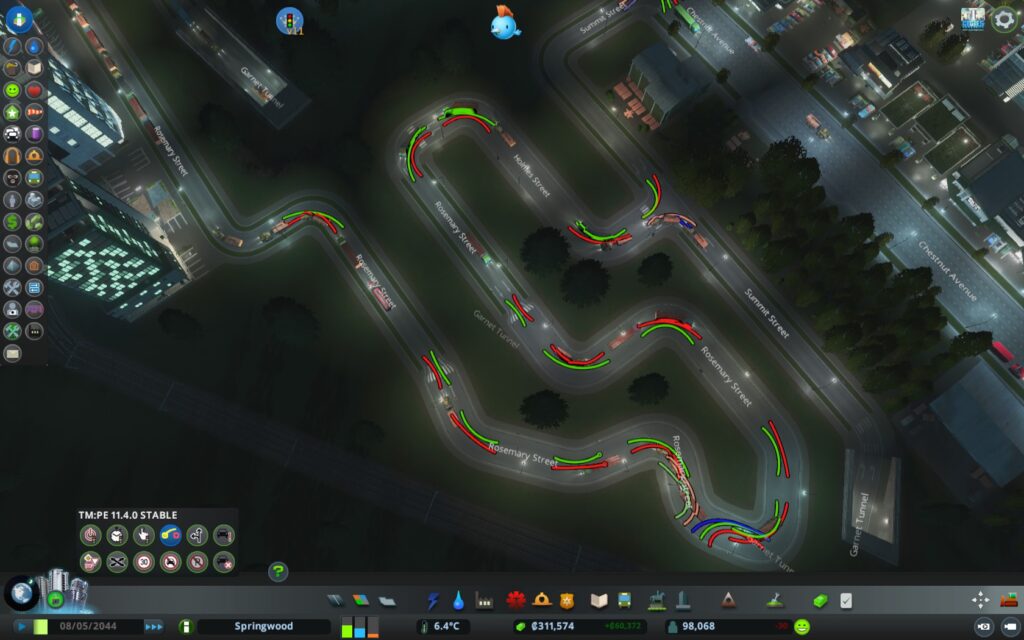
Task: Open the public transport bus menu
Action: coord(624,601)
